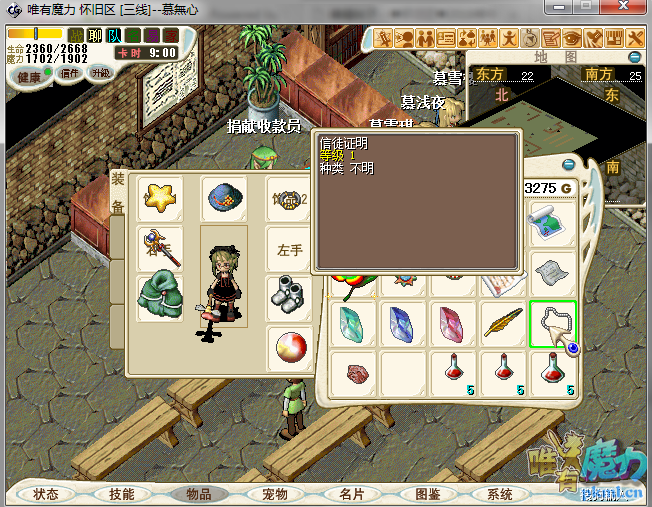
Task: Toggle the 聊 chat channel button
Action: (95, 36)
